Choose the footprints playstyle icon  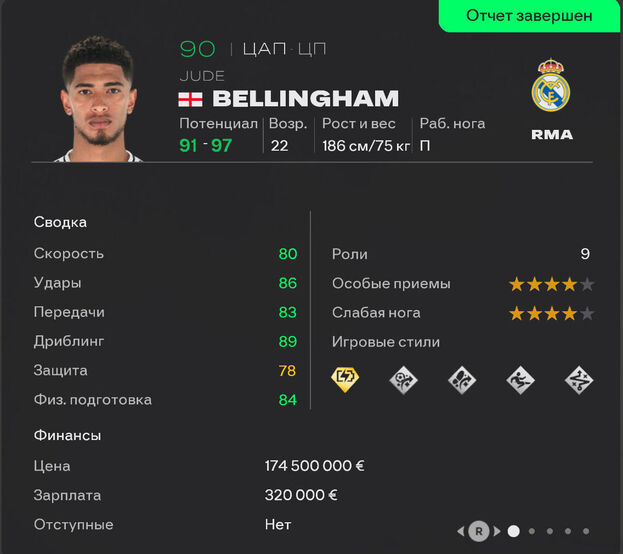point(462,379)
